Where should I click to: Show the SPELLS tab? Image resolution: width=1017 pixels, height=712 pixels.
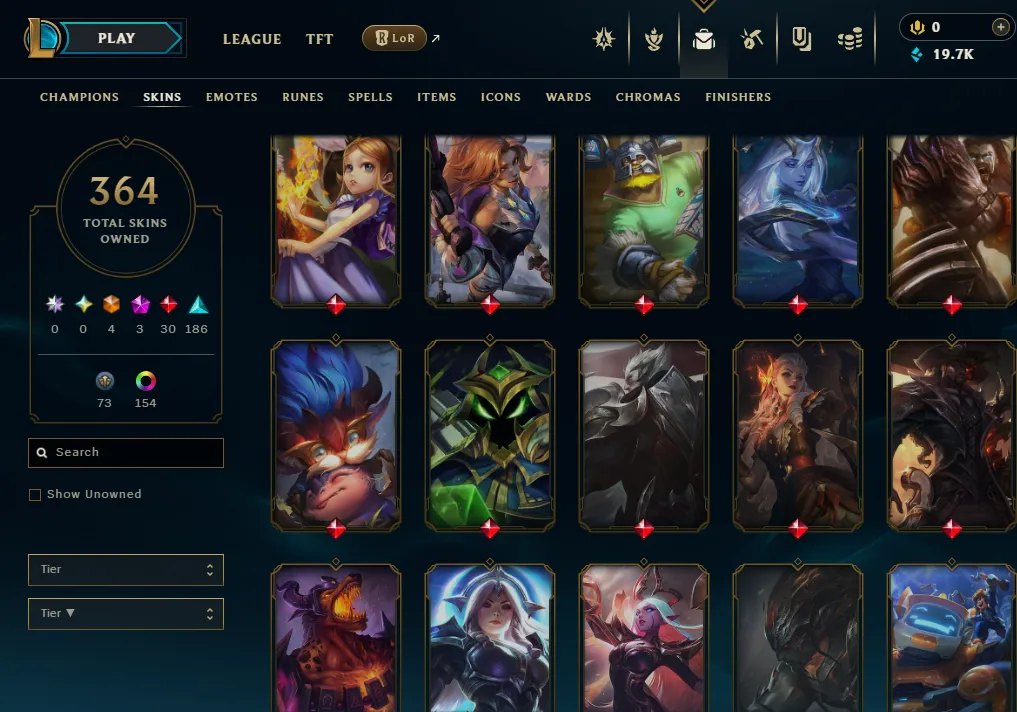tap(370, 97)
